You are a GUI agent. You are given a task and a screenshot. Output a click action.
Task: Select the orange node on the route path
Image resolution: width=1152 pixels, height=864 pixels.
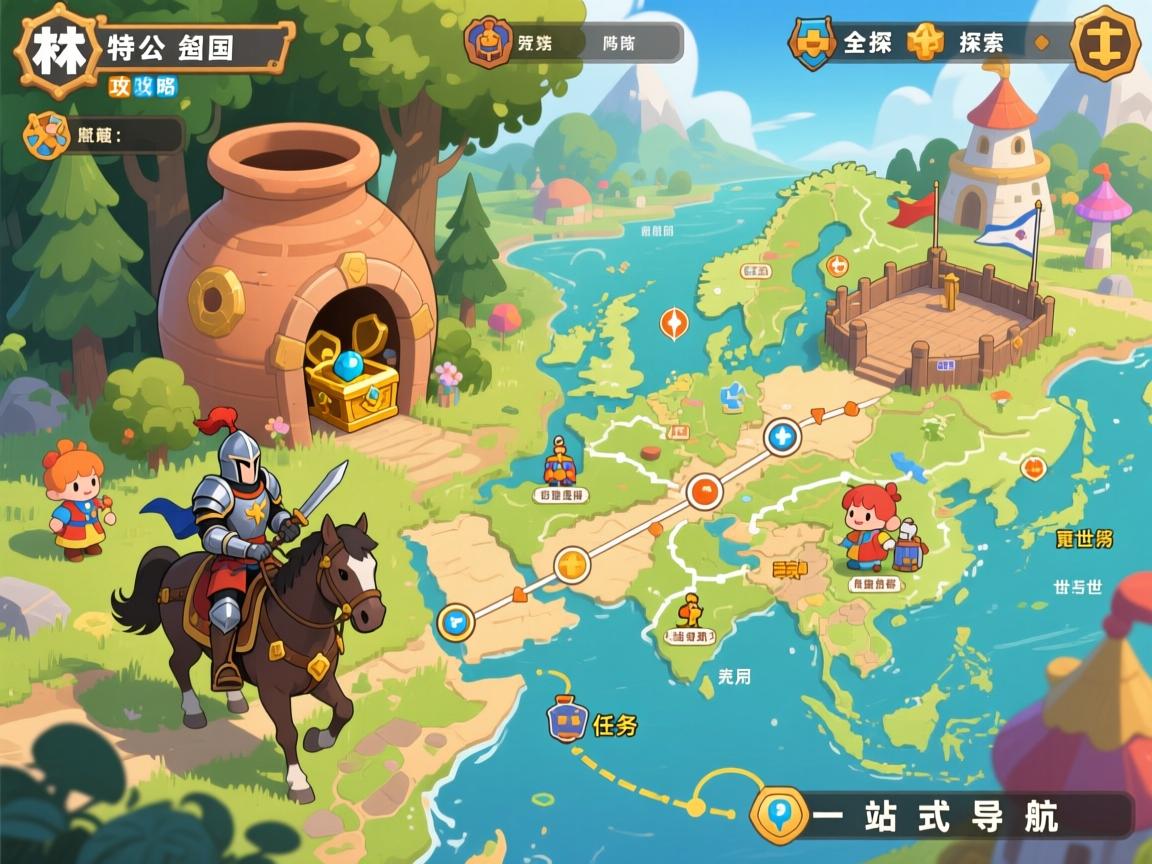click(x=705, y=492)
